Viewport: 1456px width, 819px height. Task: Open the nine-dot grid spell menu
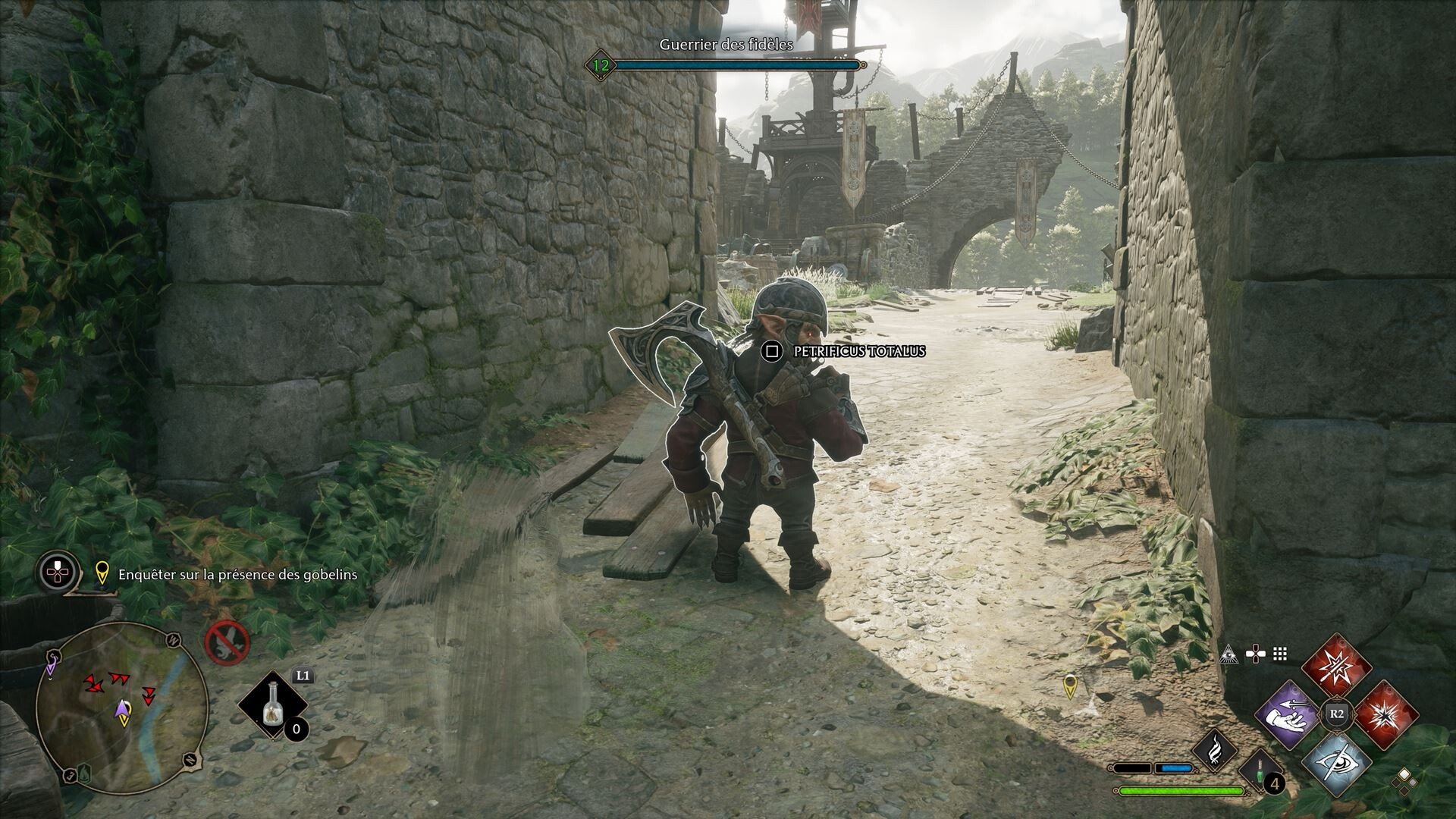coord(1280,654)
